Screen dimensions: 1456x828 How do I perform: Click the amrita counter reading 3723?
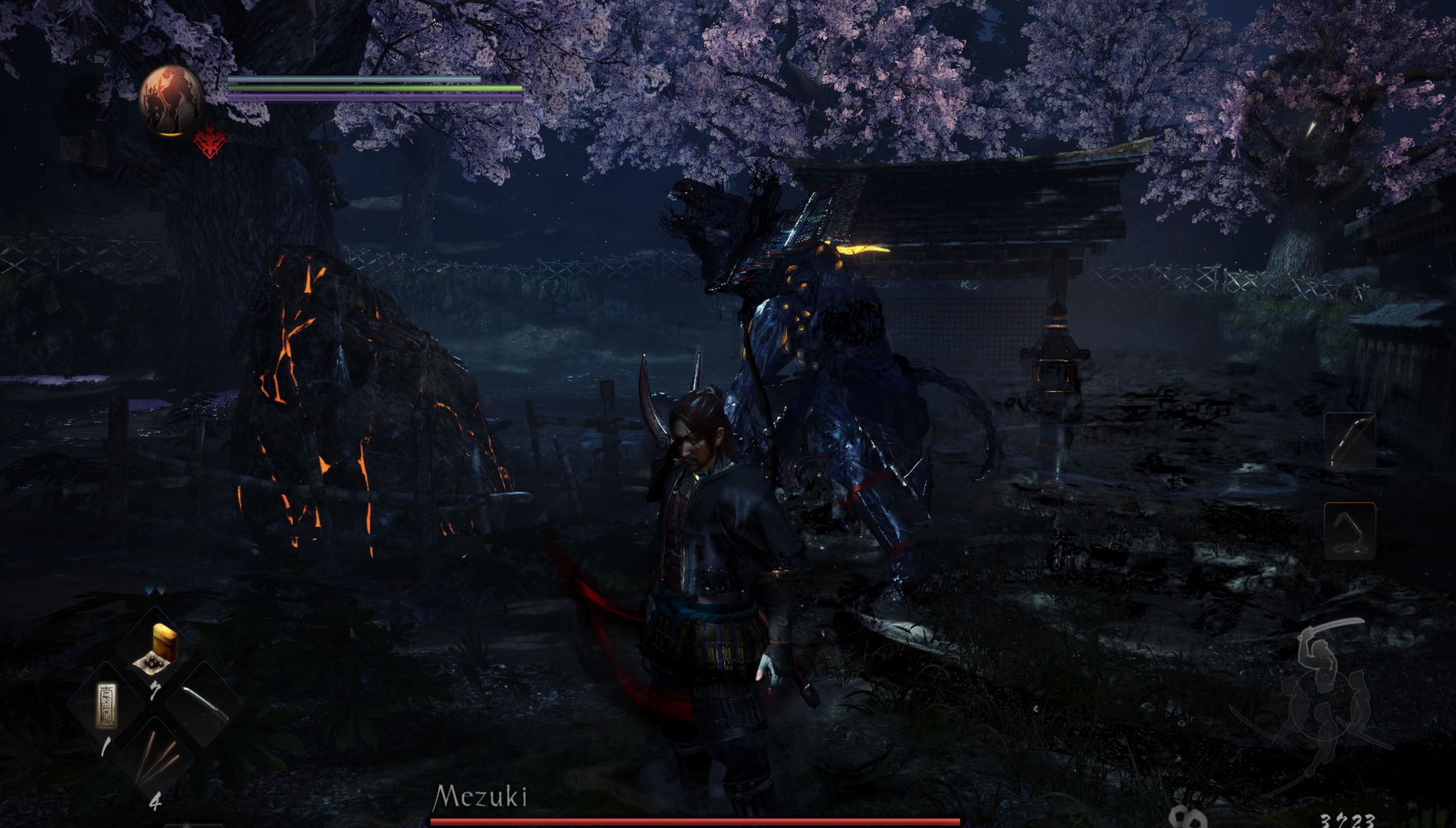pos(1346,820)
